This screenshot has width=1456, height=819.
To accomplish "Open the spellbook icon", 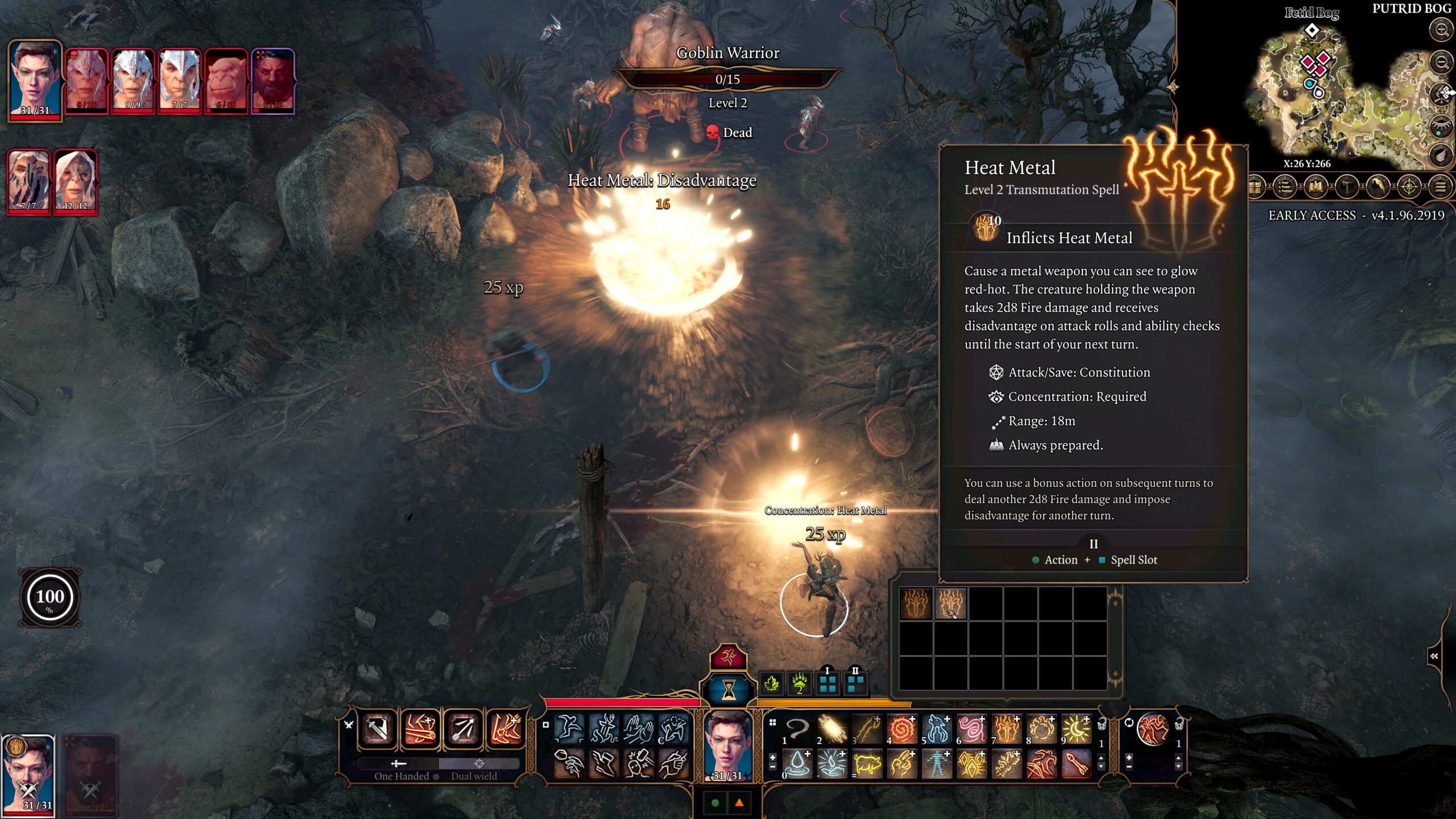I will tap(1316, 187).
